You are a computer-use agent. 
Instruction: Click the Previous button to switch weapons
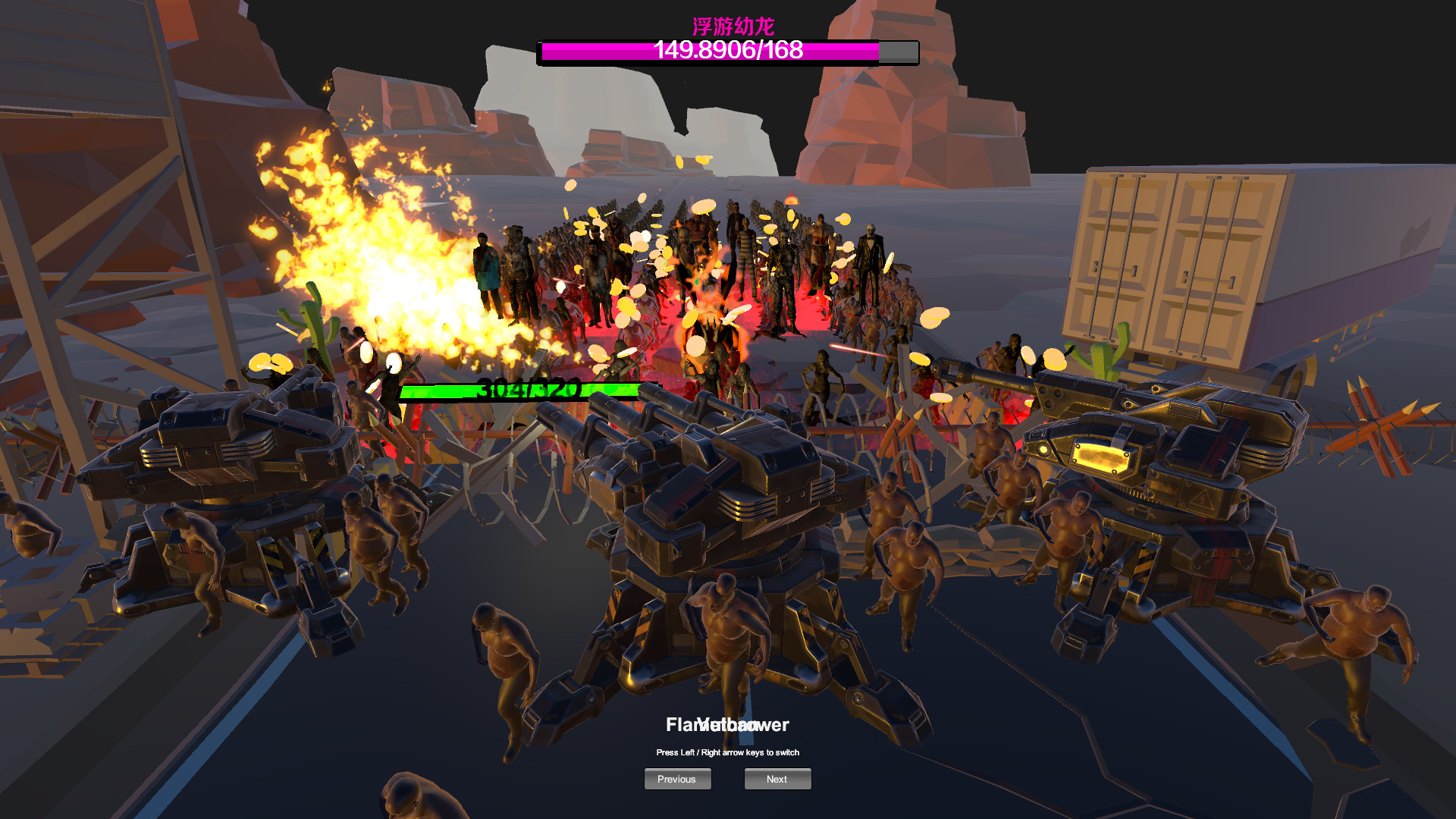coord(677,779)
